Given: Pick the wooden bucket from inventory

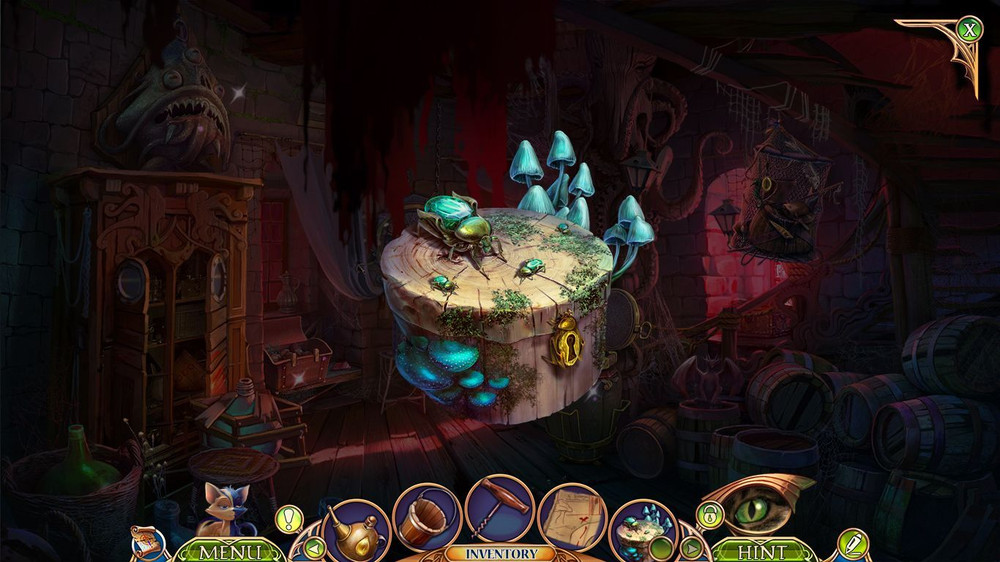Looking at the screenshot, I should coord(426,514).
